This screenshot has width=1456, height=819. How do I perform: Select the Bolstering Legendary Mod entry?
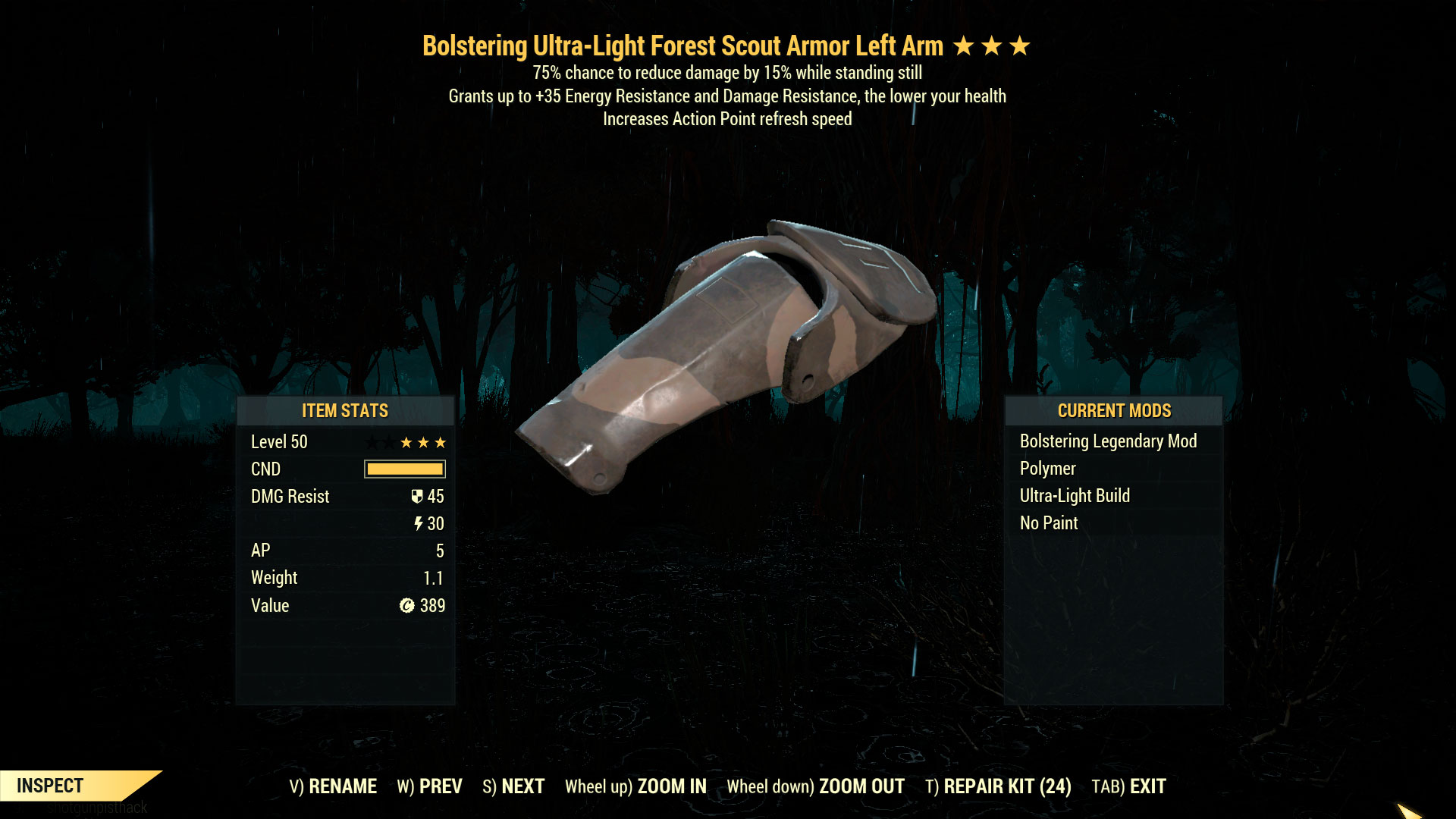[x=1108, y=441]
